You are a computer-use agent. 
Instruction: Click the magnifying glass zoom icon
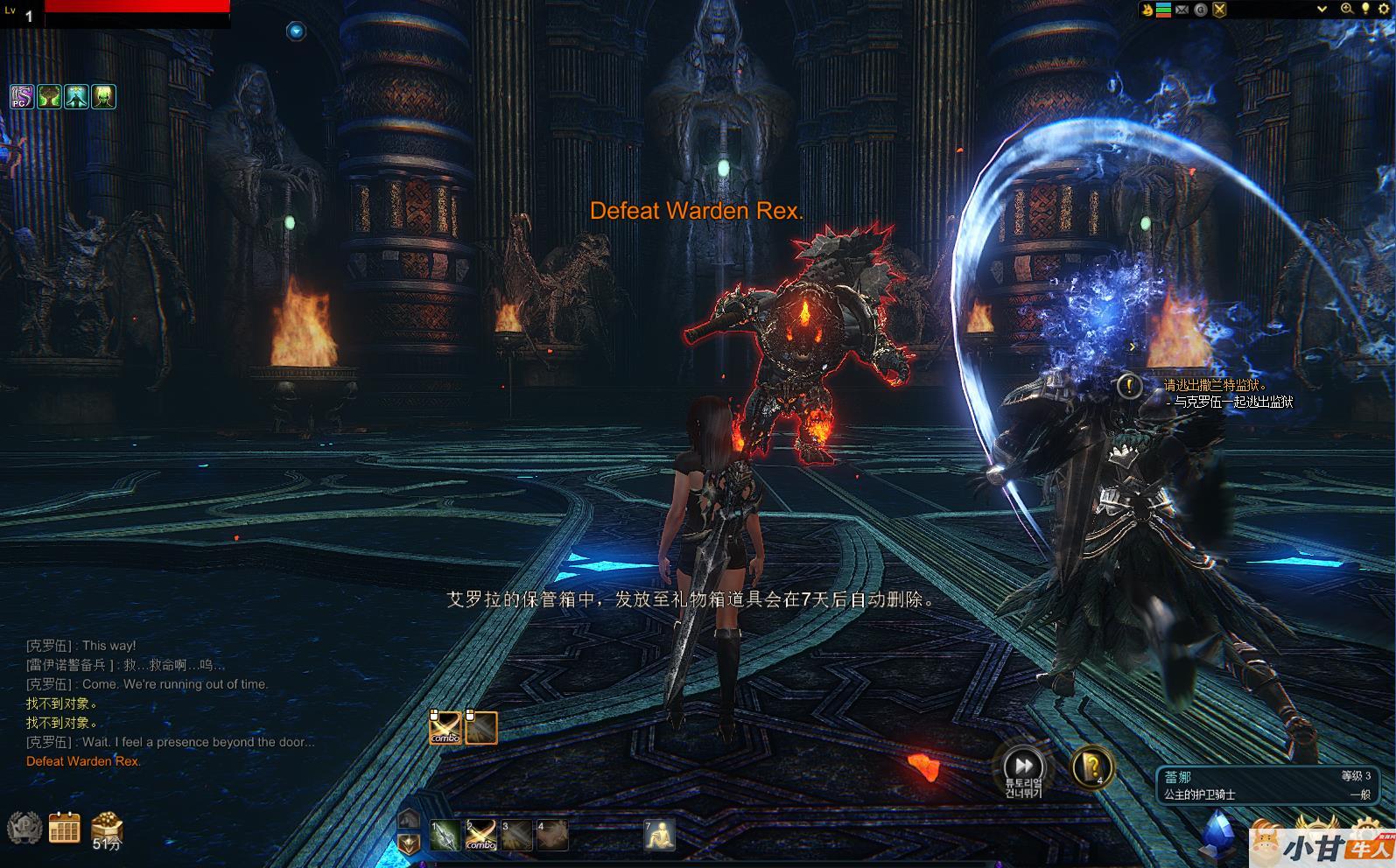[x=1347, y=9]
